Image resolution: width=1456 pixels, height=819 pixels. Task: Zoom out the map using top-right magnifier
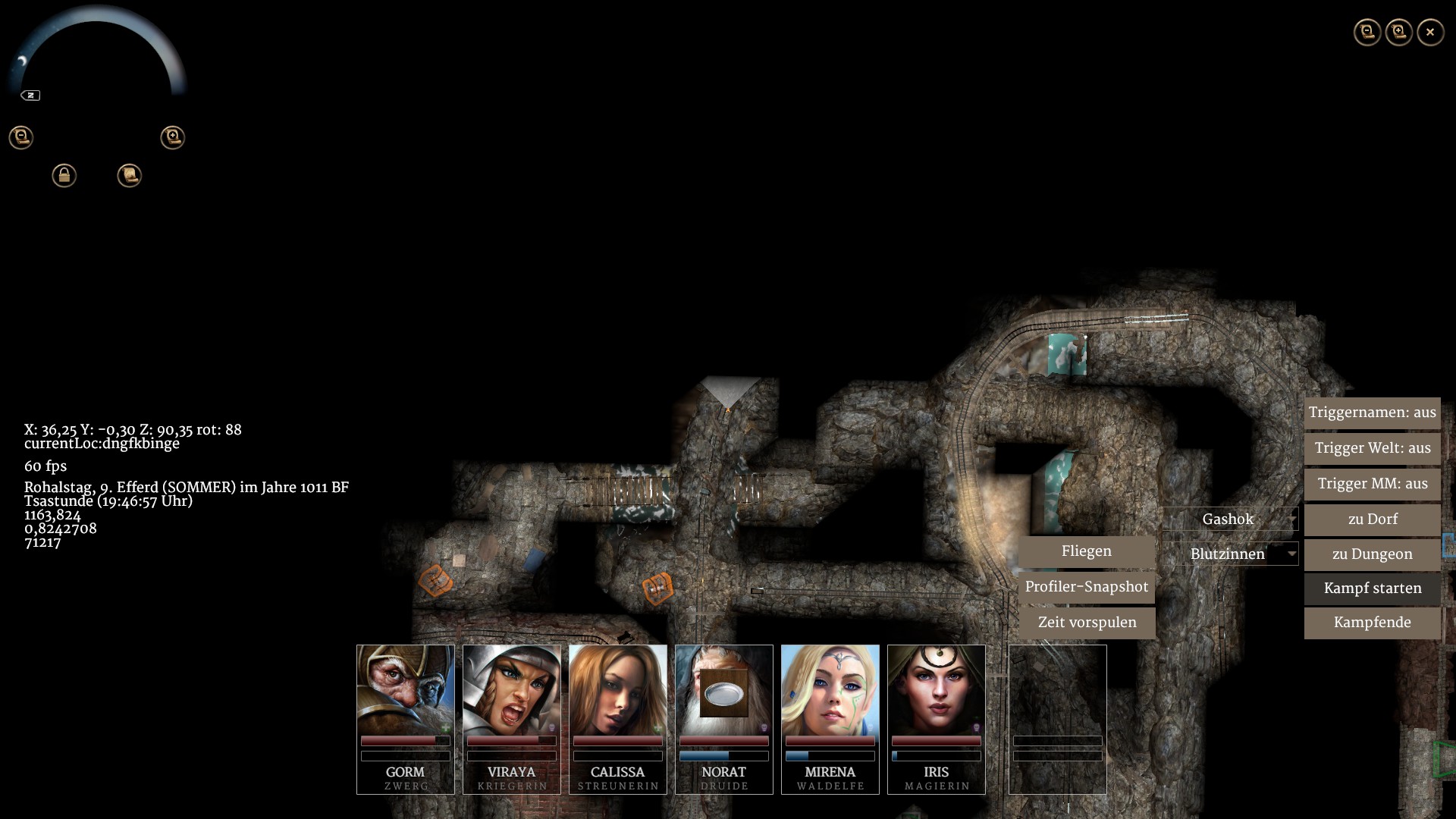point(1367,33)
